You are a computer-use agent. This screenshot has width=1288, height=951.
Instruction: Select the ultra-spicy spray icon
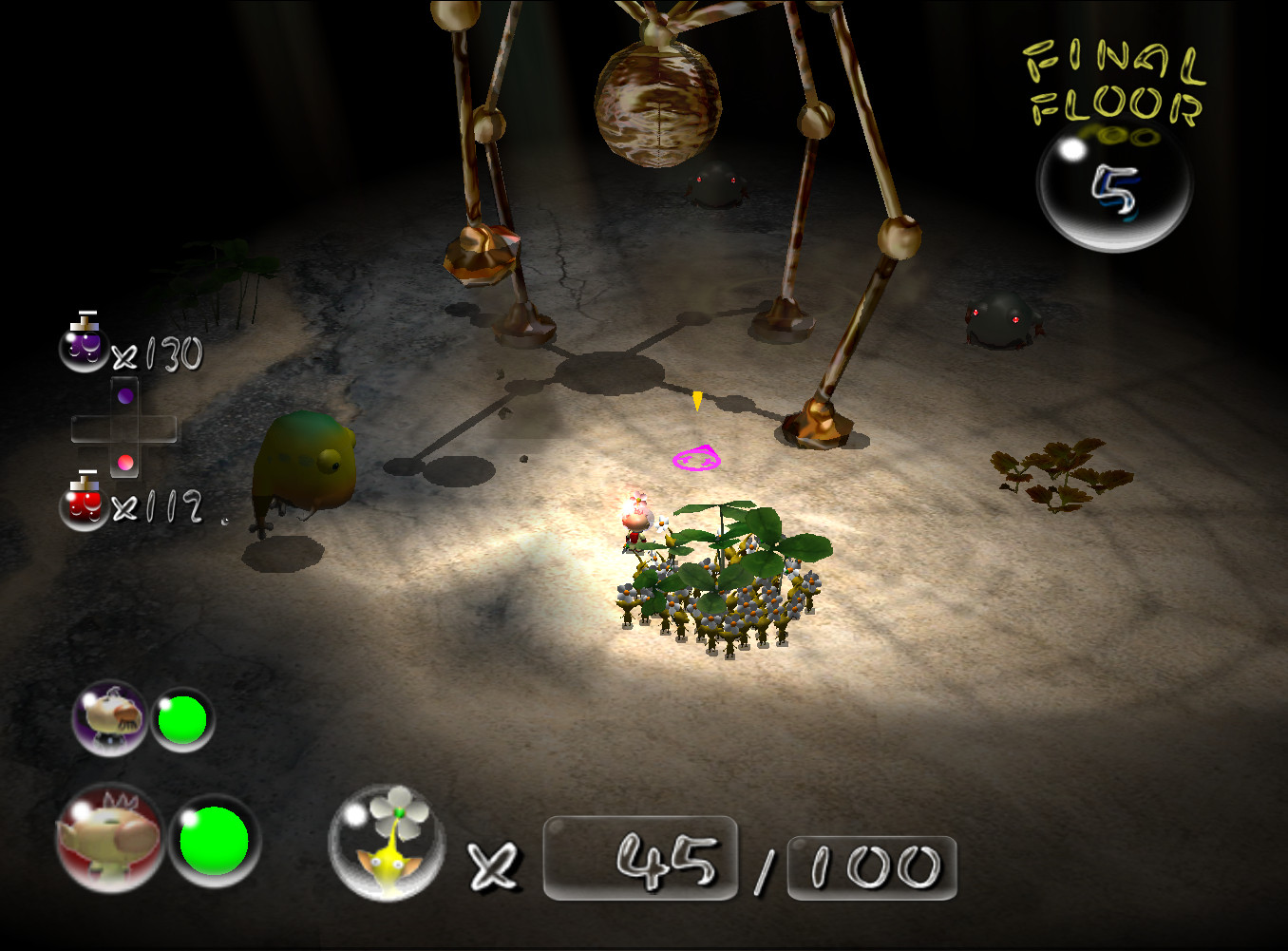[x=84, y=508]
